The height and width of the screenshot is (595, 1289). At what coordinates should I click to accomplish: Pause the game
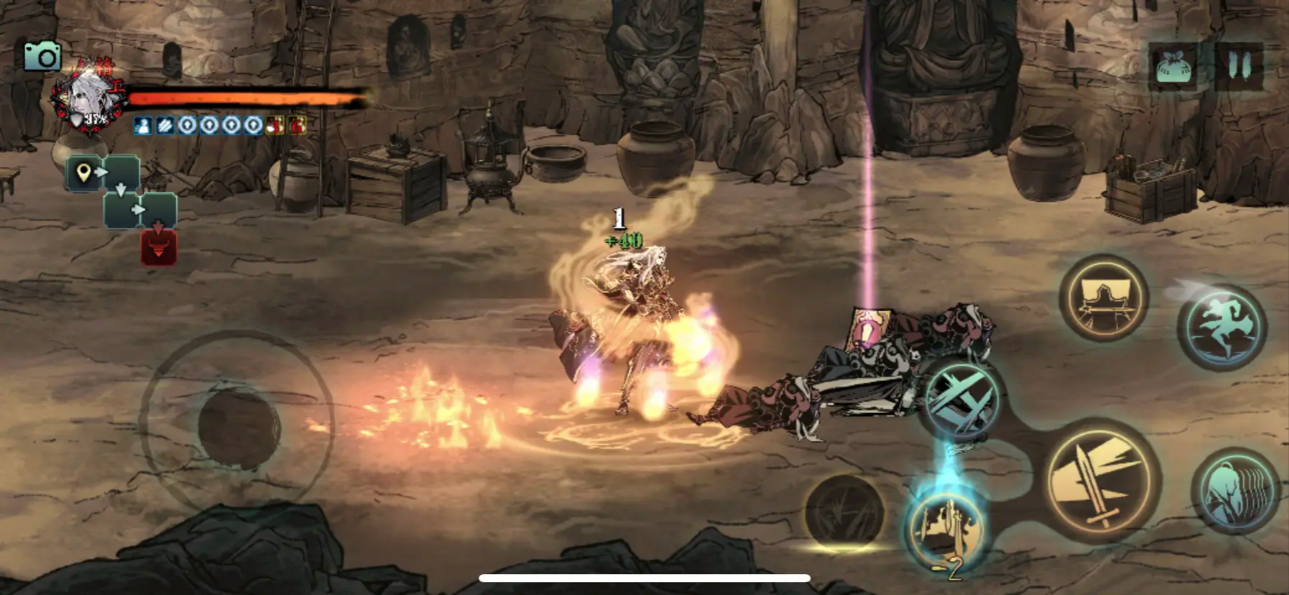pyautogui.click(x=1240, y=66)
